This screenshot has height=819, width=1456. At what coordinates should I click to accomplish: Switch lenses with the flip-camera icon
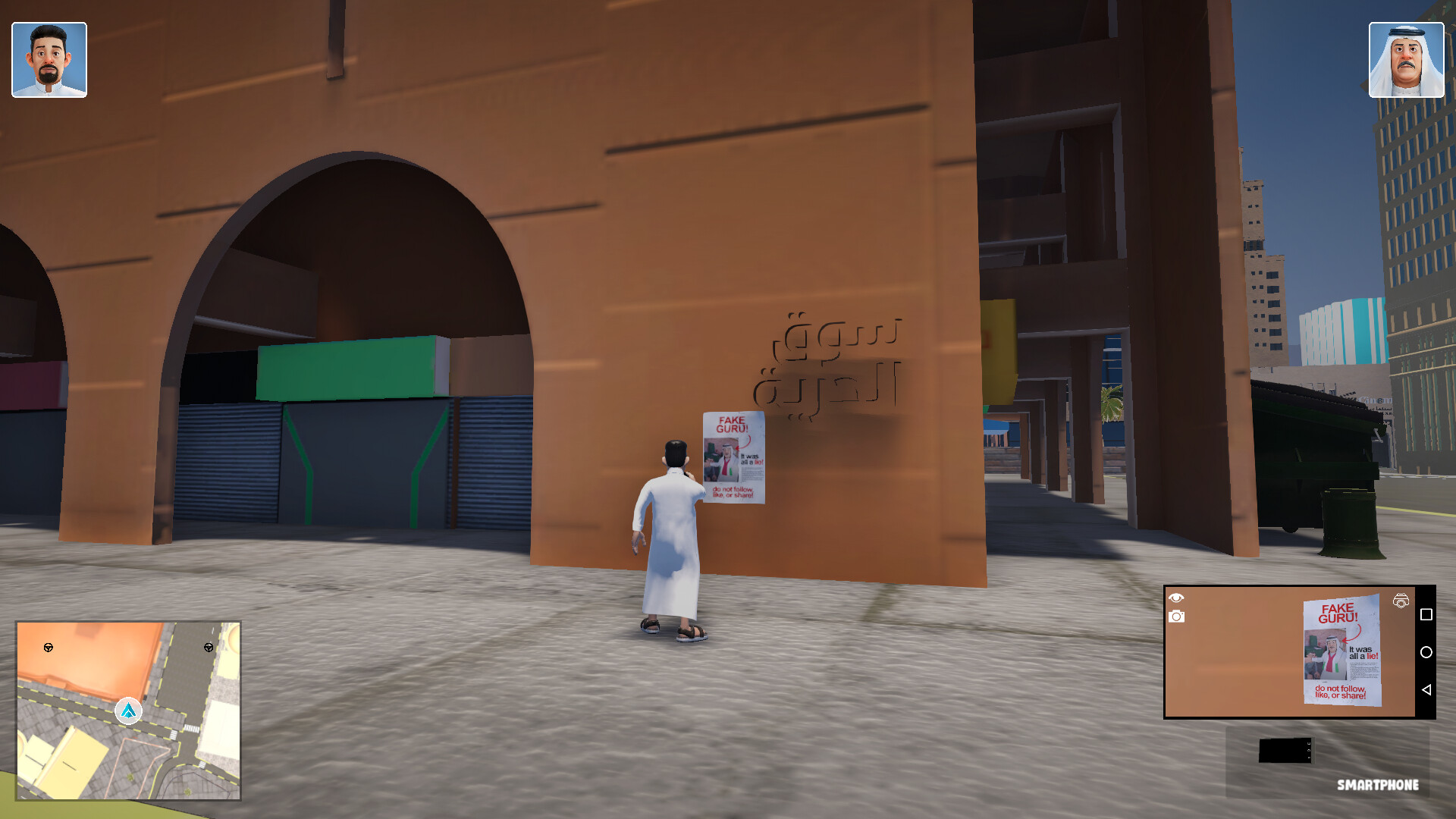[1399, 600]
